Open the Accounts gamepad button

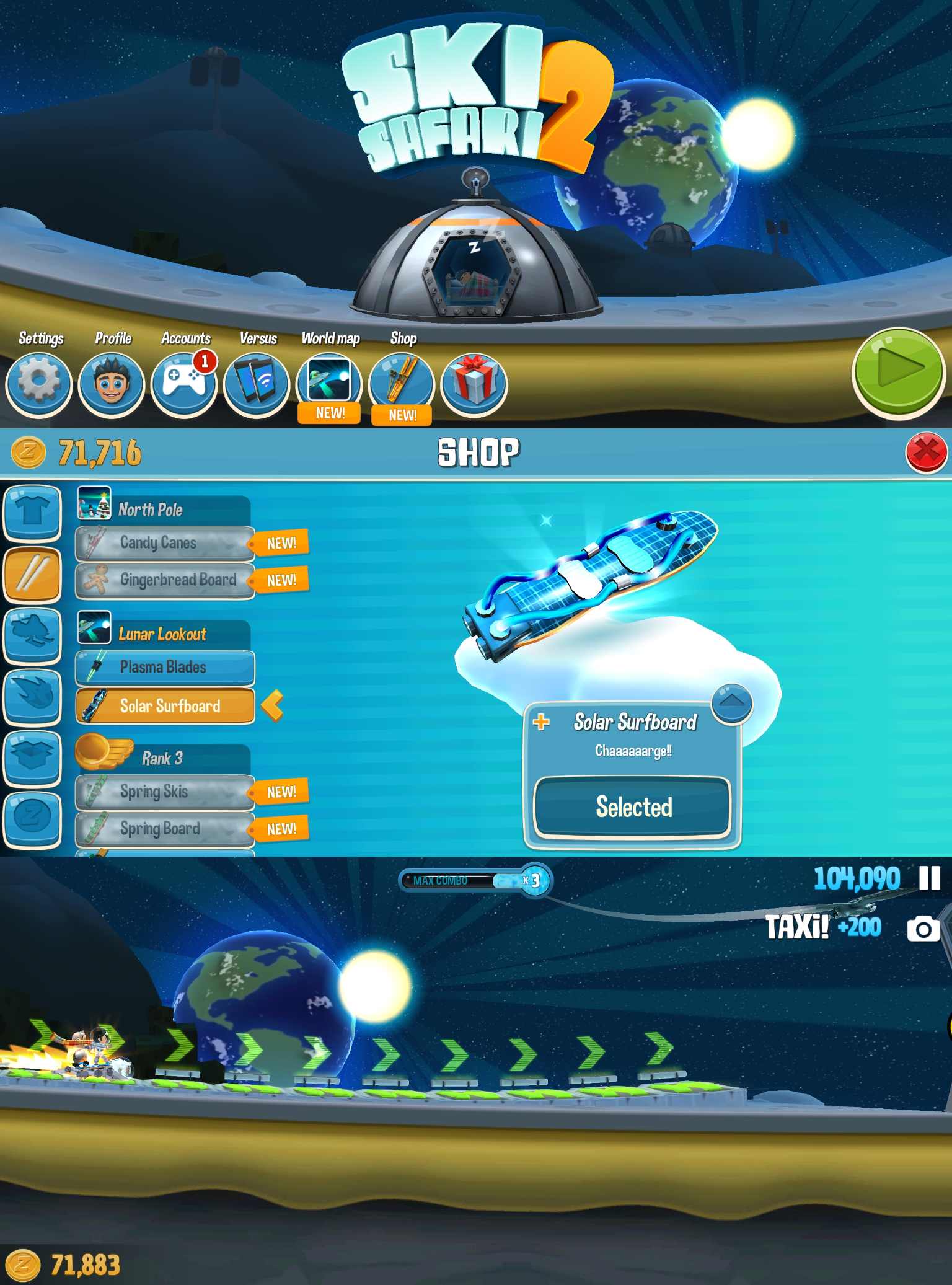coord(183,384)
